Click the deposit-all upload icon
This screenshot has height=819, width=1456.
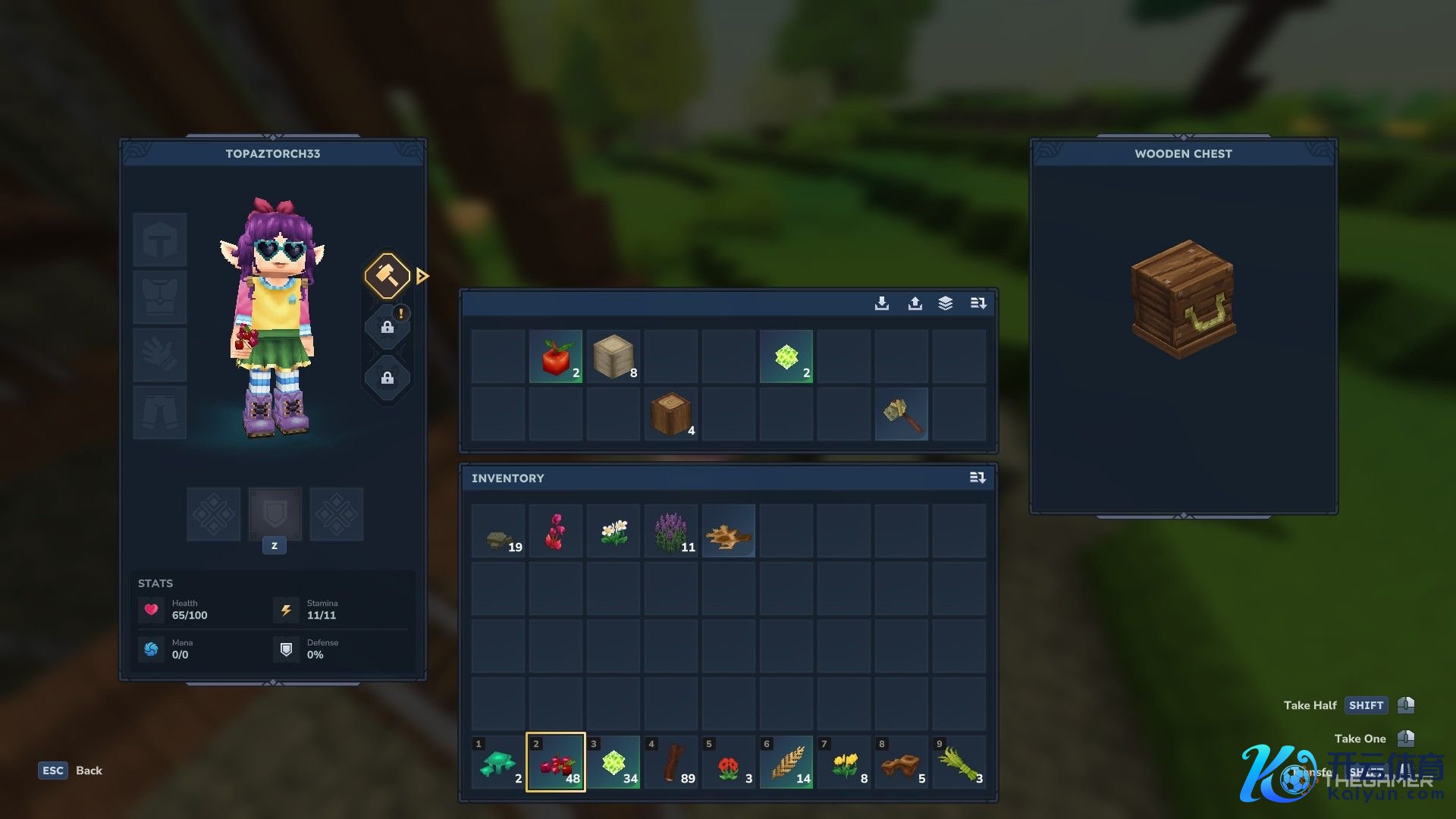[x=915, y=303]
